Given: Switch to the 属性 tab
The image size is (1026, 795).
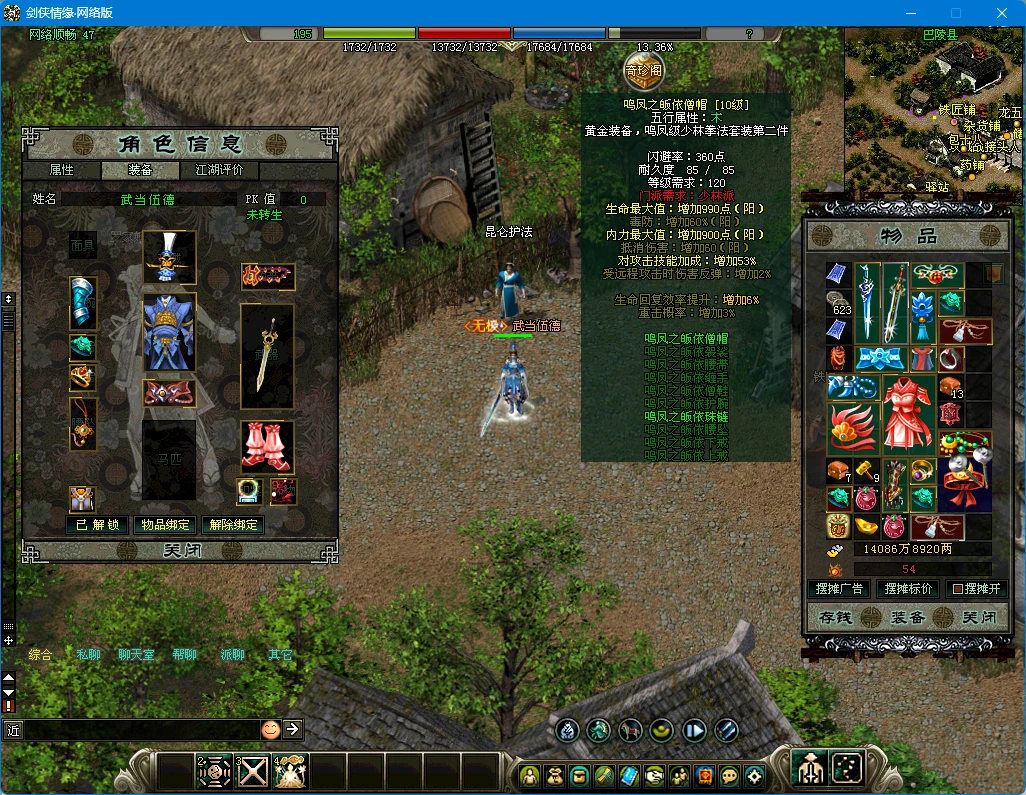Looking at the screenshot, I should click(62, 170).
